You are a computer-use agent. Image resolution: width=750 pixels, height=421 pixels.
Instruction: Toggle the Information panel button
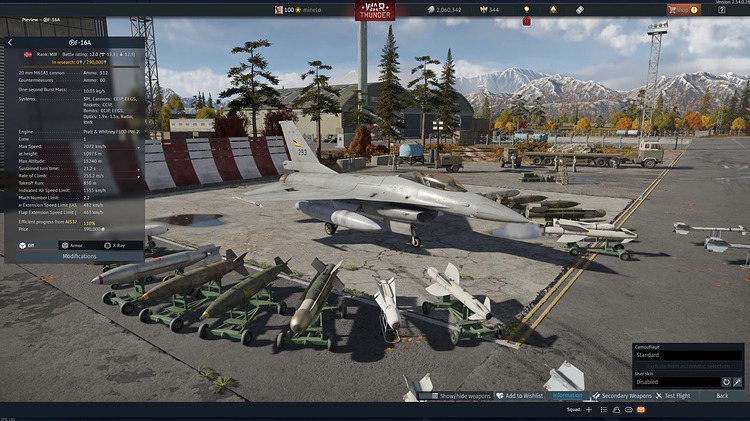point(567,396)
